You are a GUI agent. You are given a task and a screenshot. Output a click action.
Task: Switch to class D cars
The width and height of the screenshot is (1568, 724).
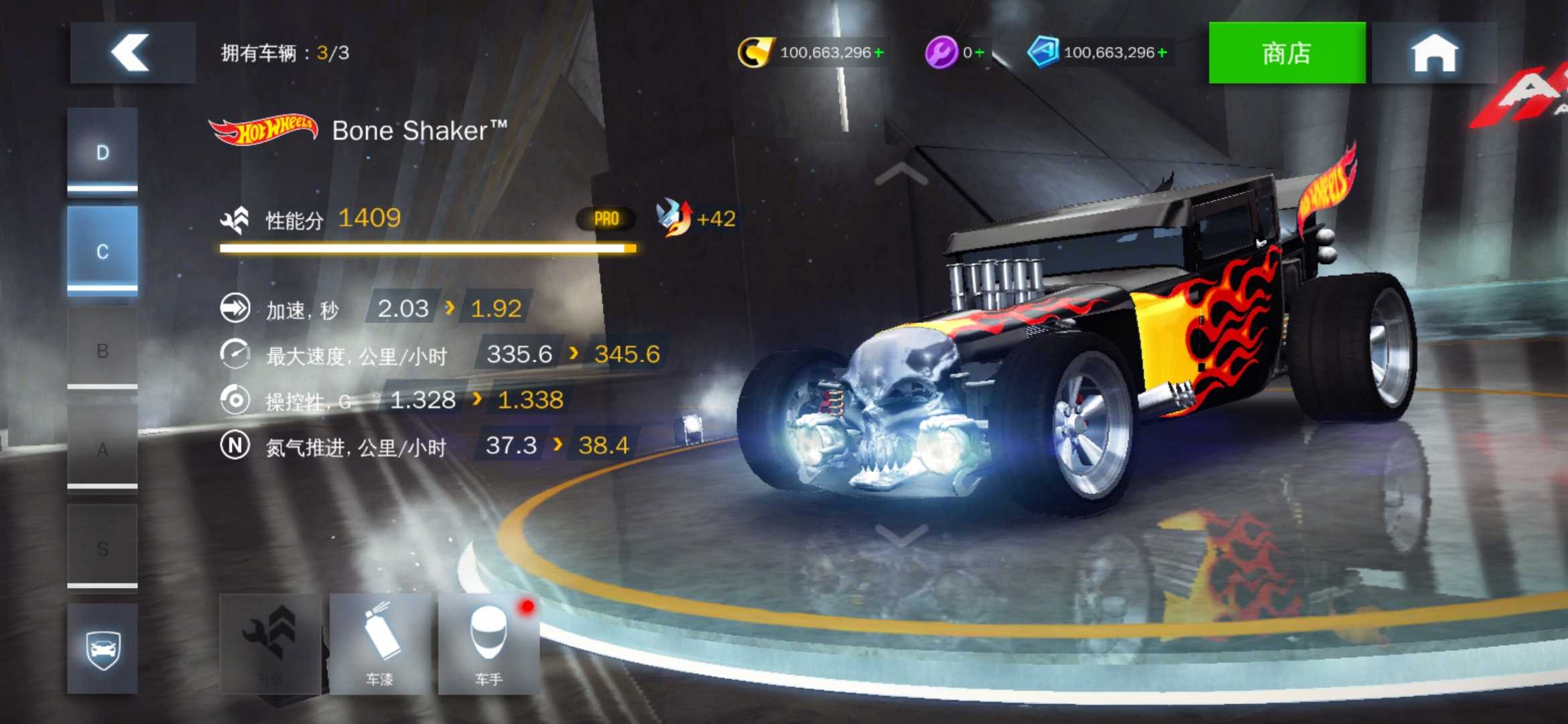pos(103,152)
